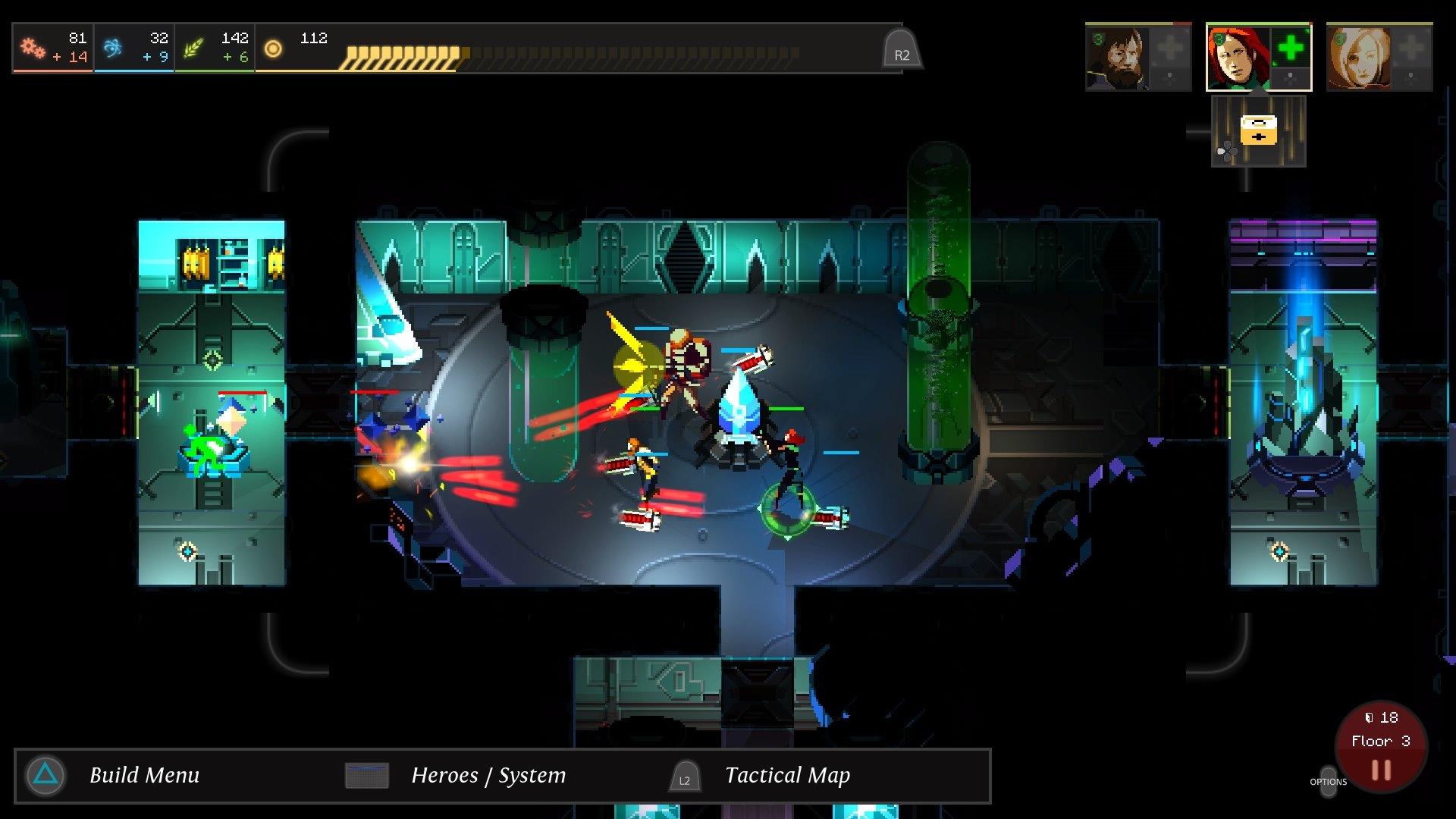
Task: Select the blue Science resource icon
Action: click(x=111, y=47)
